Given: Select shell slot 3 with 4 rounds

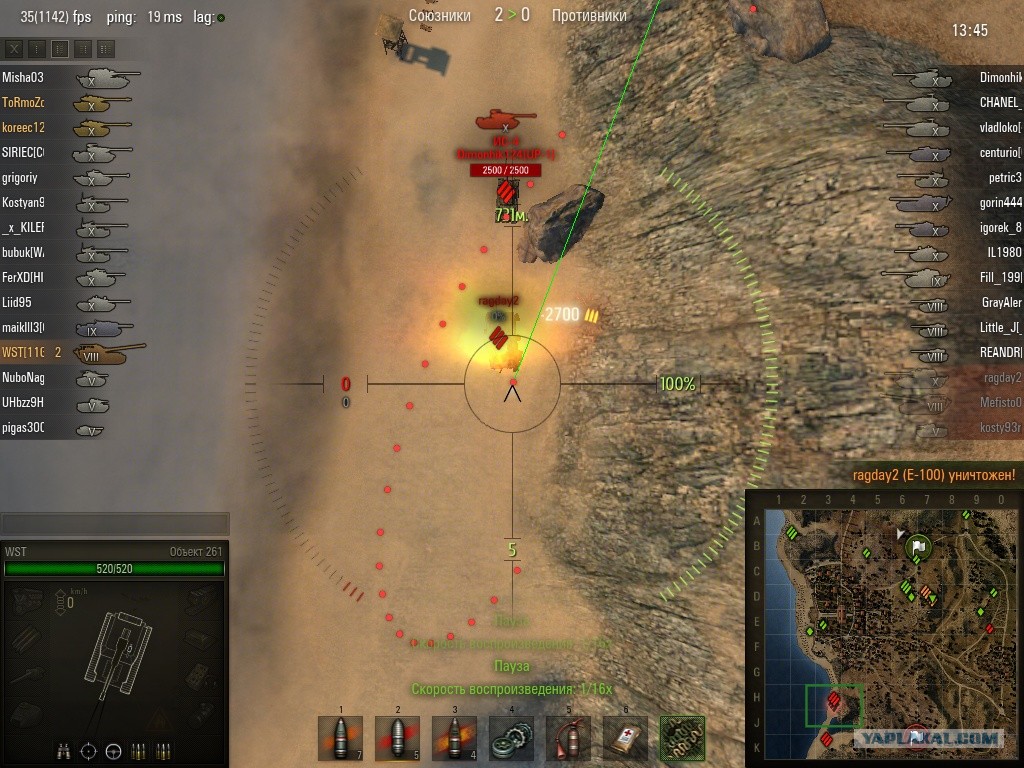Looking at the screenshot, I should tap(454, 739).
